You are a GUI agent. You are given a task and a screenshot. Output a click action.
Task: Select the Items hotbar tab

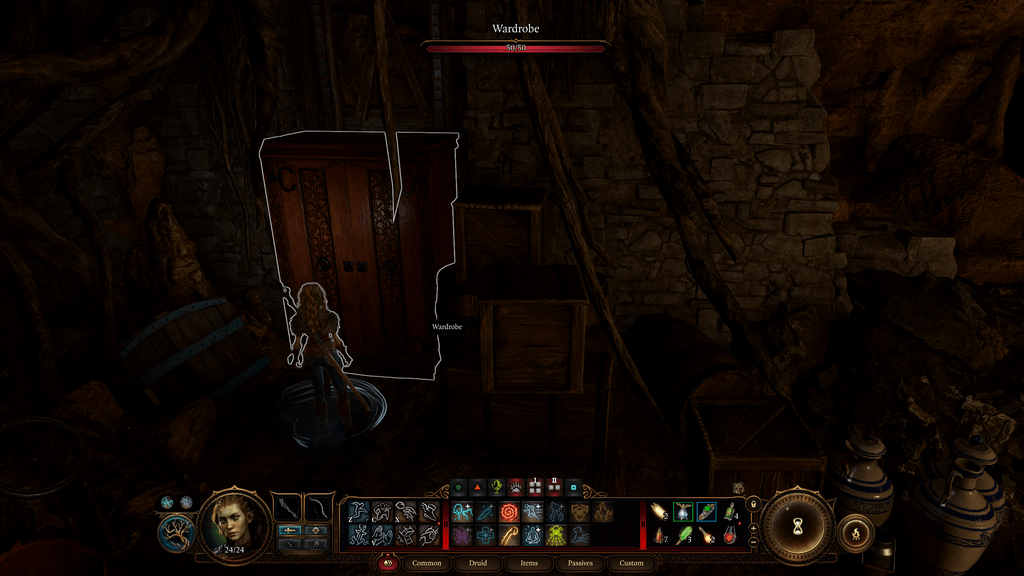pos(529,563)
